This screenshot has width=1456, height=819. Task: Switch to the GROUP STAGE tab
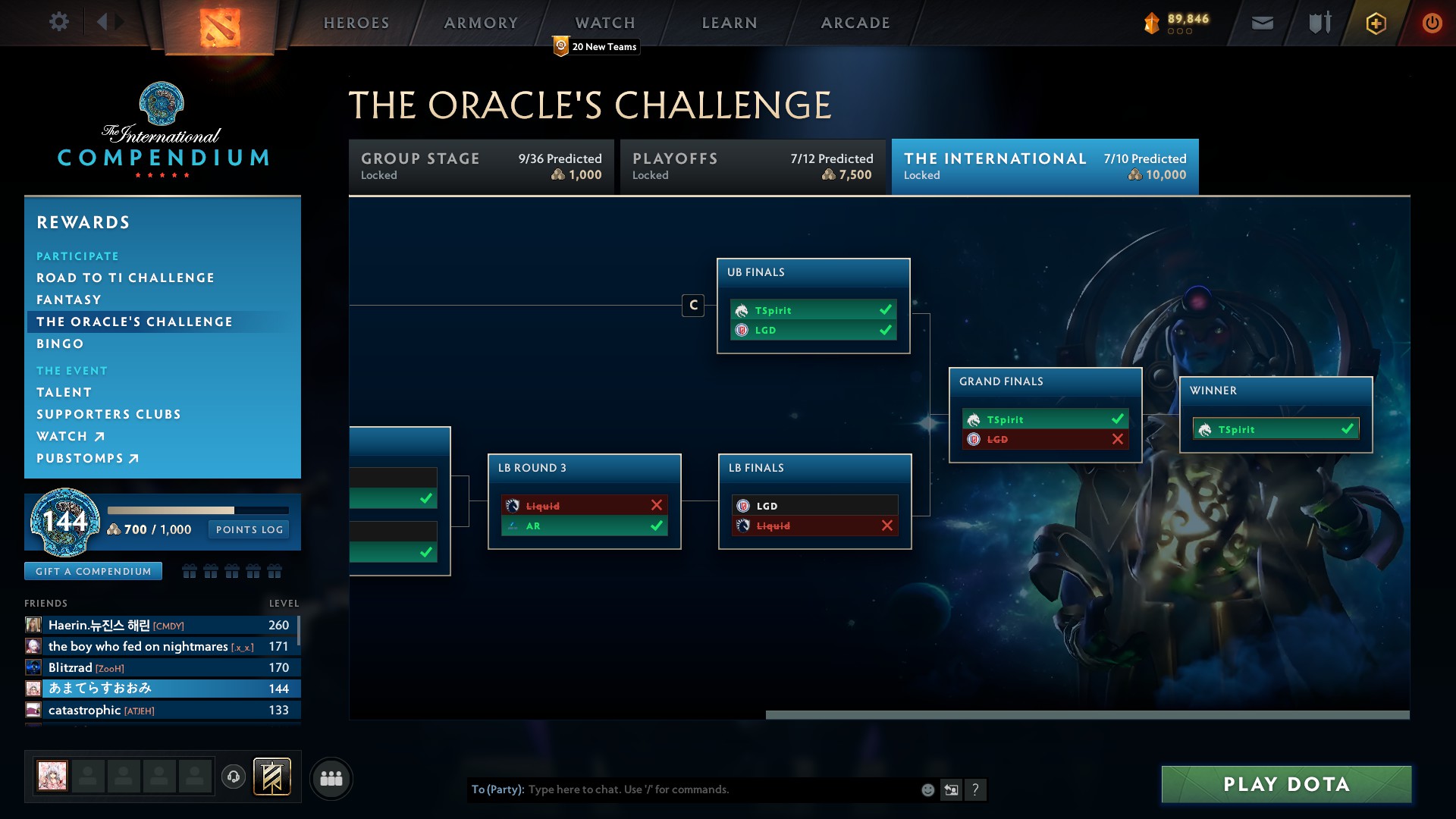481,166
